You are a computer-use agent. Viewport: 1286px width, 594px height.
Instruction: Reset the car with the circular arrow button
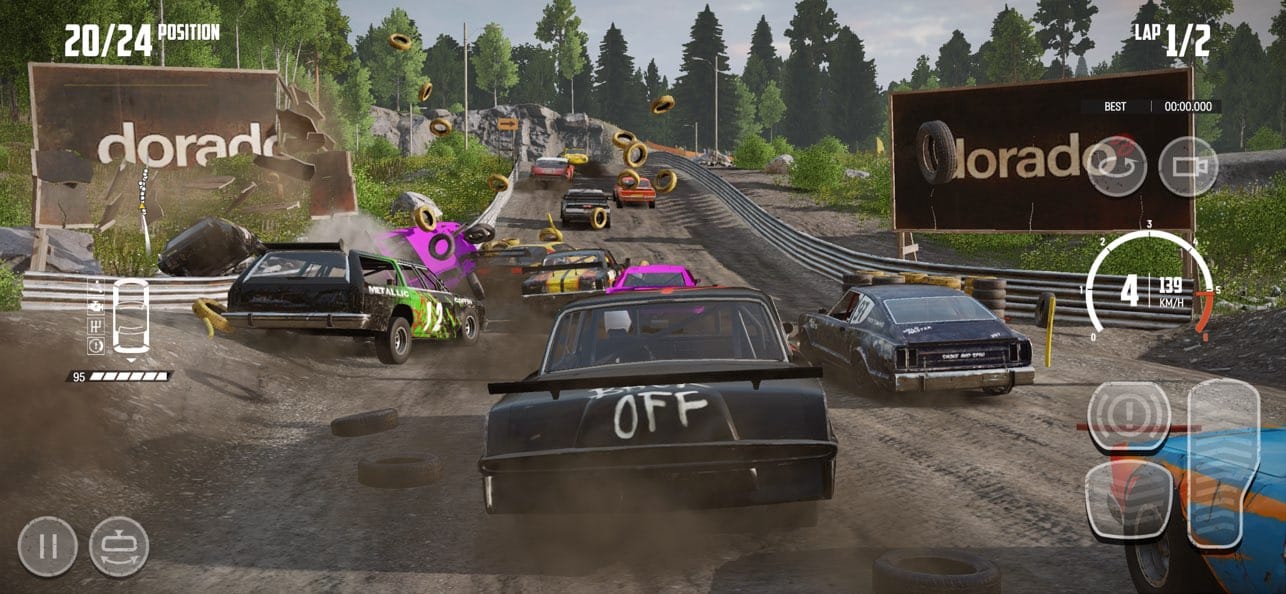pyautogui.click(x=1116, y=166)
